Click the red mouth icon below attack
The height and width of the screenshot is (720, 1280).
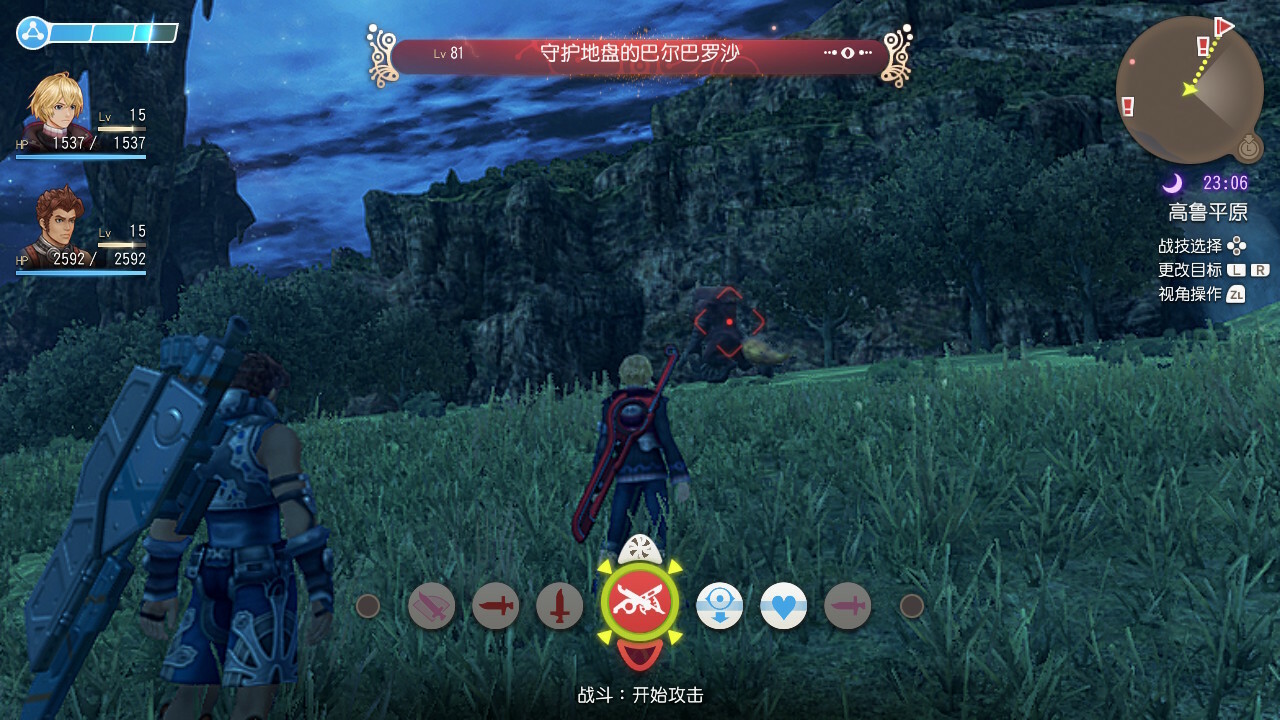pyautogui.click(x=640, y=655)
